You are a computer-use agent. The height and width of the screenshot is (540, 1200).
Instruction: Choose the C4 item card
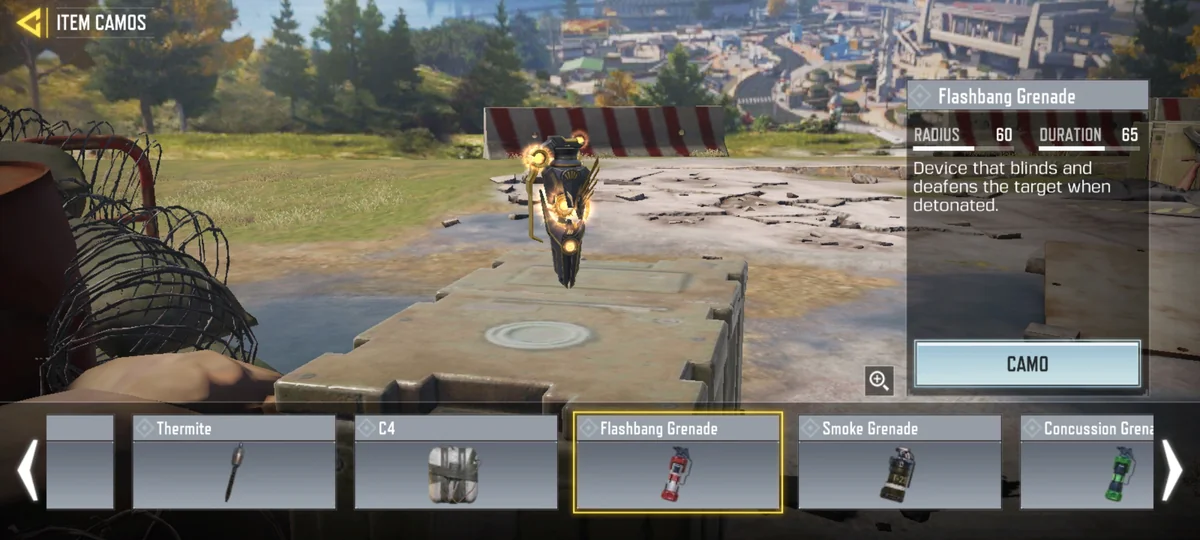coord(456,463)
